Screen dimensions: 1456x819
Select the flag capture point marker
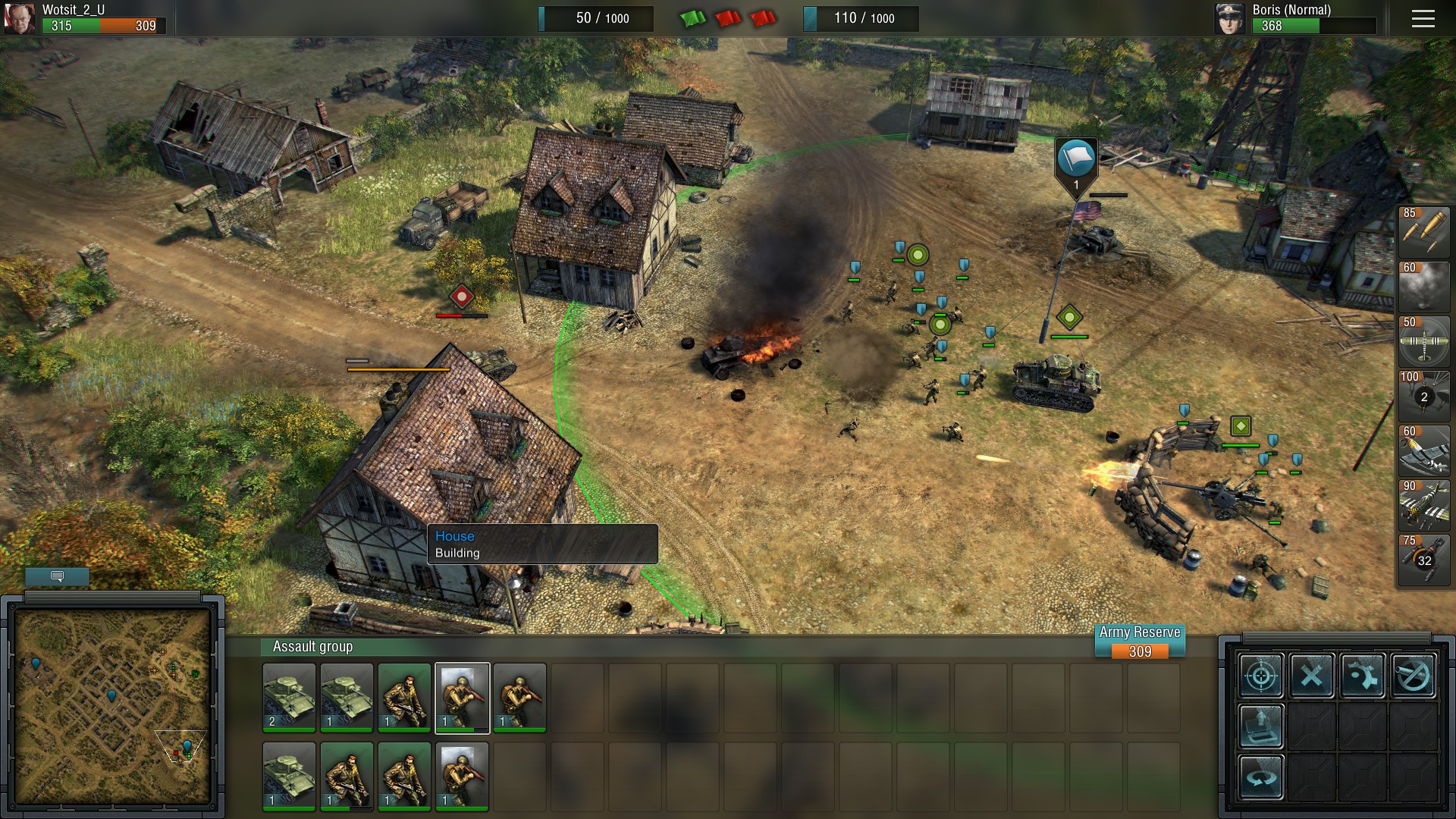(x=1076, y=160)
